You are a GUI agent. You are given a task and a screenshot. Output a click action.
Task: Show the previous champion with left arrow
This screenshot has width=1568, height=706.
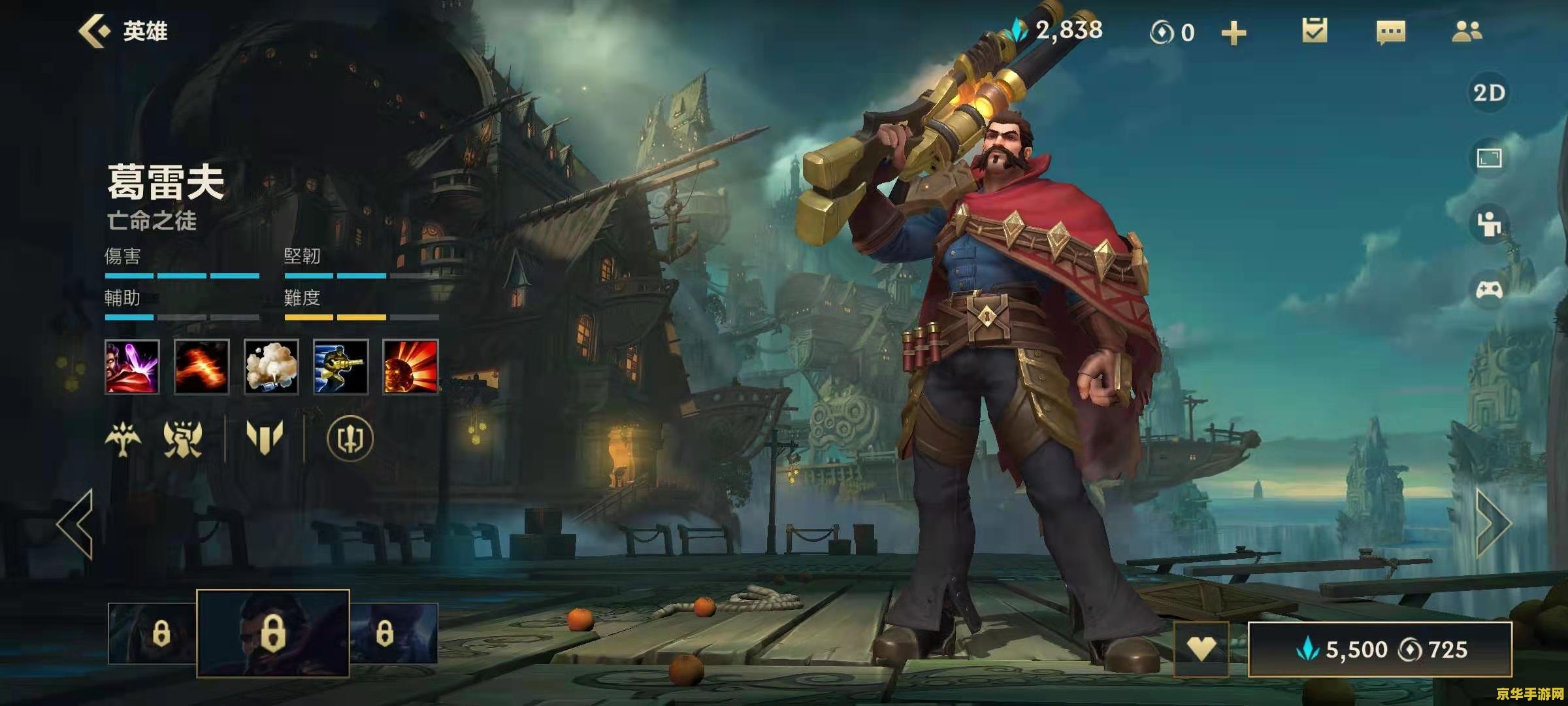click(x=76, y=523)
